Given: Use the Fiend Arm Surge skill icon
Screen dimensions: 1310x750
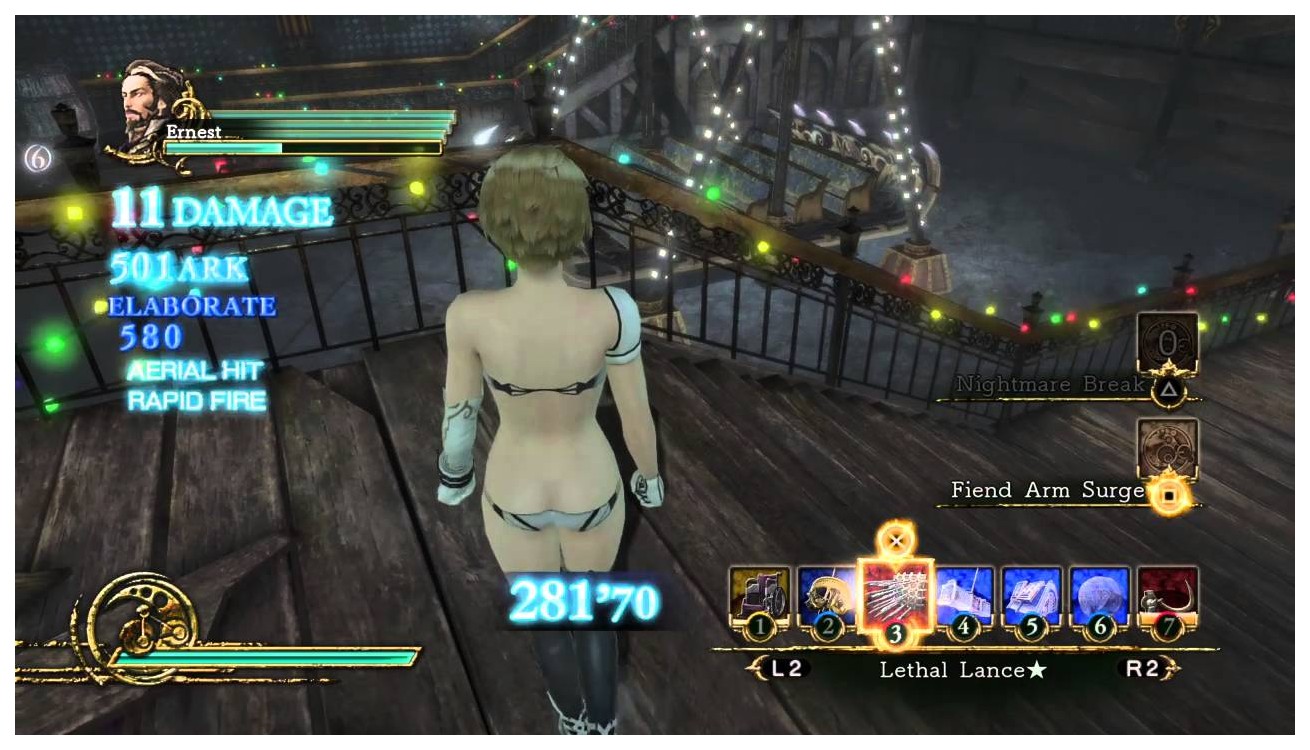Looking at the screenshot, I should click(1167, 449).
